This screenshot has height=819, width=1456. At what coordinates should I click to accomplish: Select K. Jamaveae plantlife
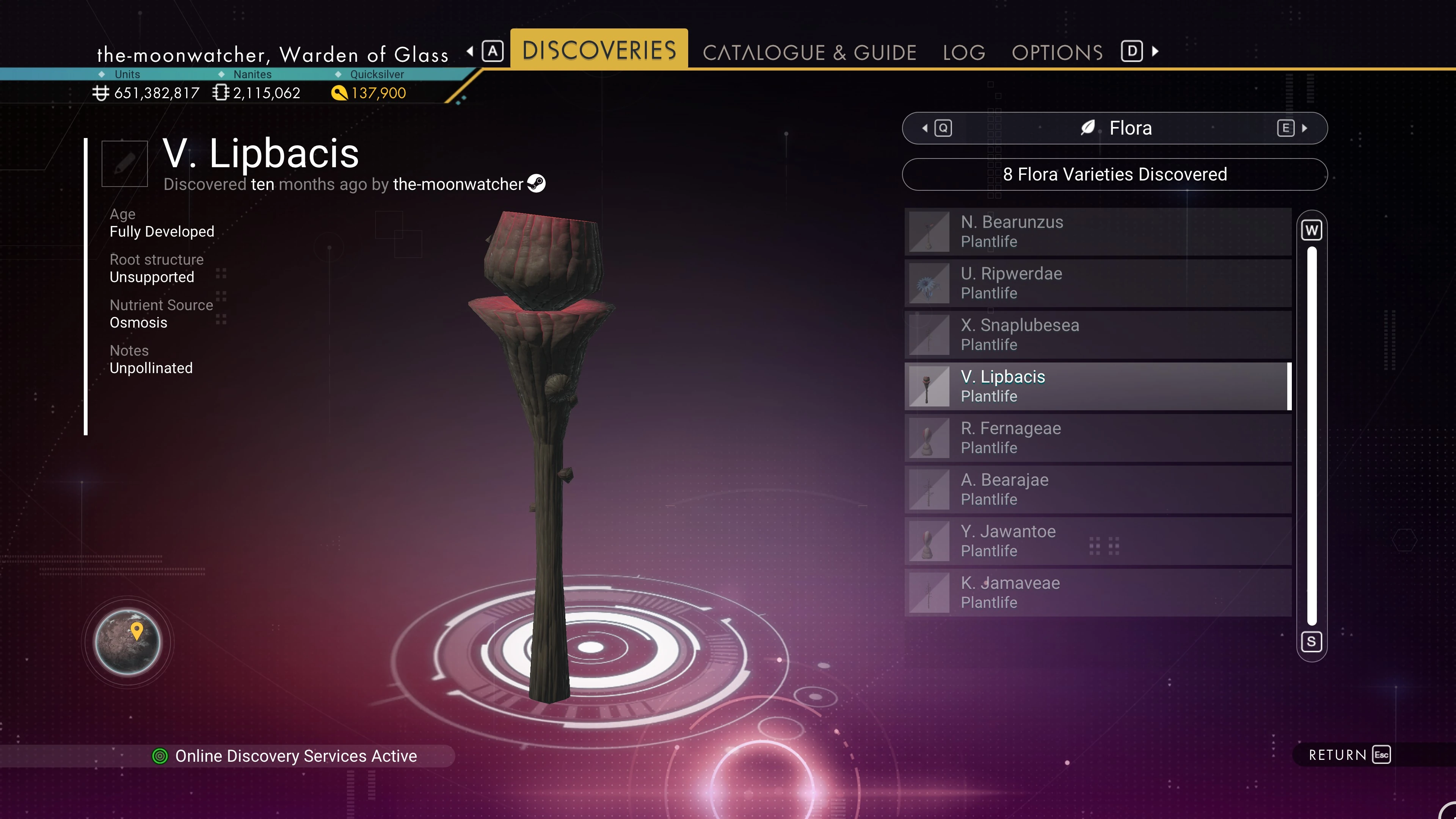click(x=1098, y=592)
